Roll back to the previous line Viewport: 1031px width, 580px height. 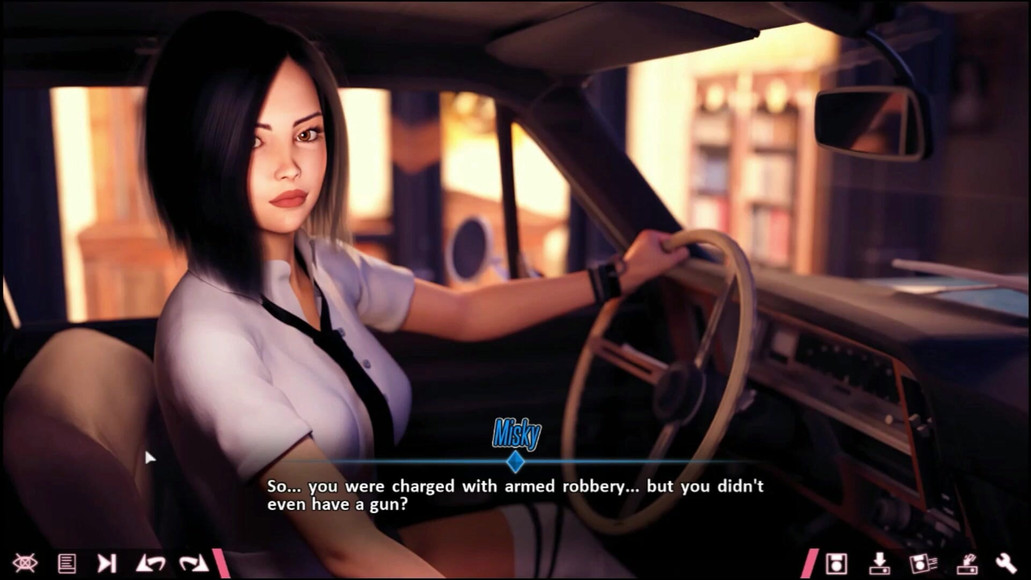tap(151, 563)
